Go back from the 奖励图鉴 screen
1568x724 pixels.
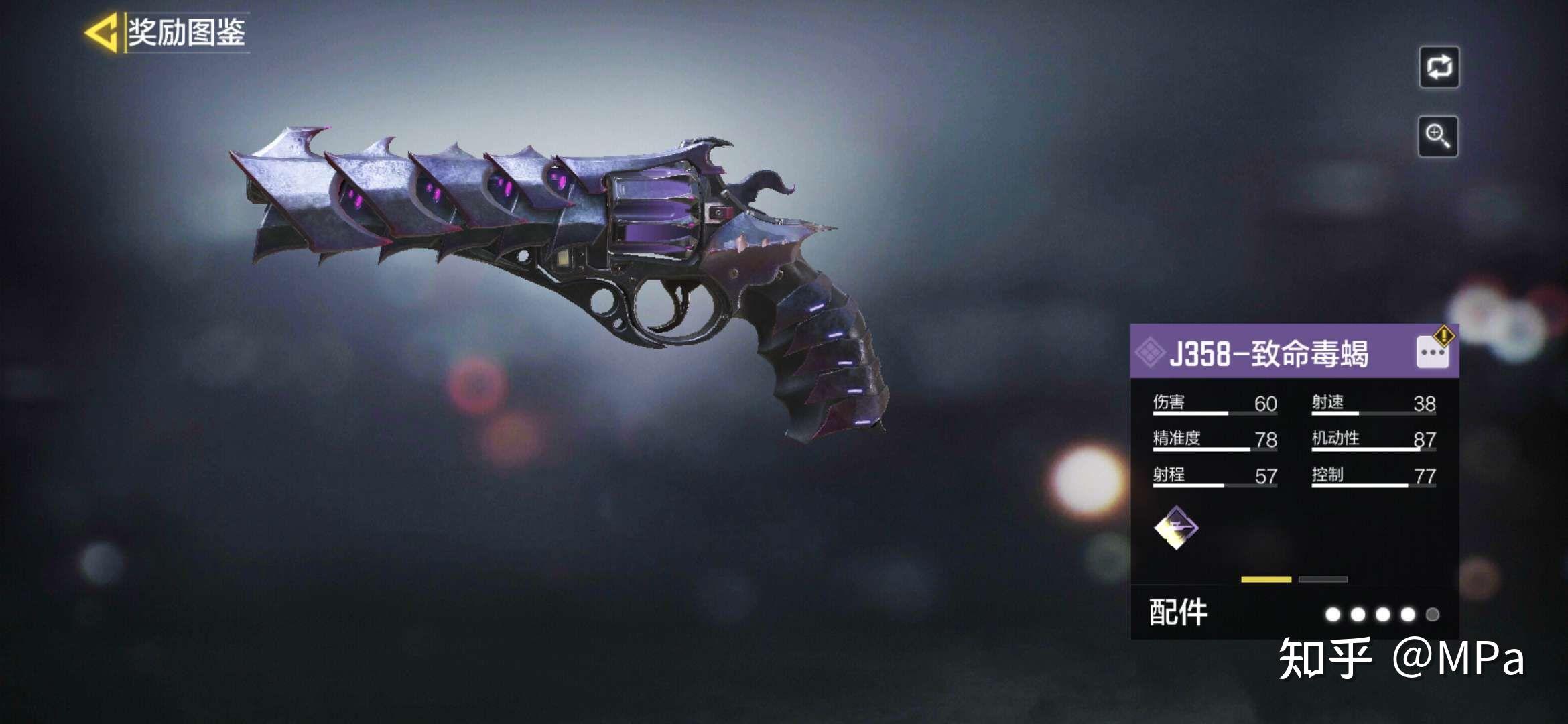point(101,32)
